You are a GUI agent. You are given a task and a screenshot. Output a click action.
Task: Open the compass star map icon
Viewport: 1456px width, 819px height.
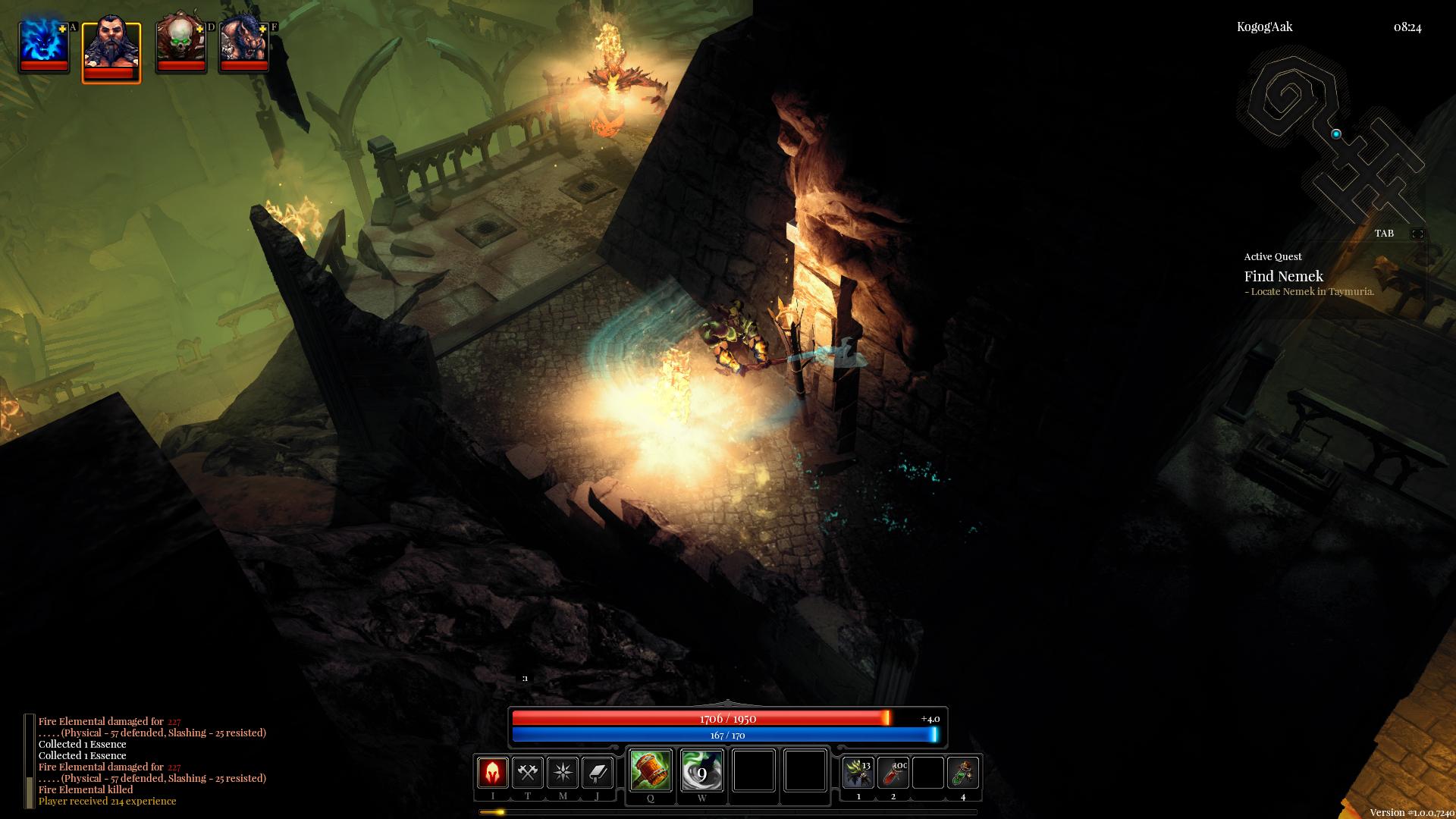pyautogui.click(x=563, y=773)
